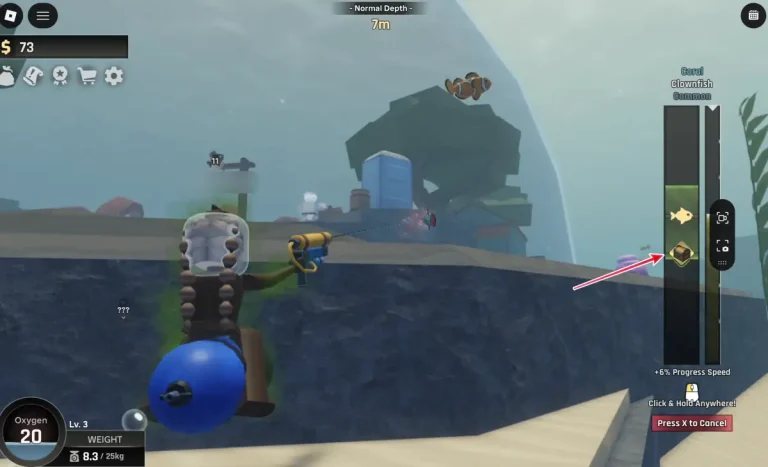768x467 pixels.
Task: Toggle the fullscreen brackets icon
Action: point(722,246)
